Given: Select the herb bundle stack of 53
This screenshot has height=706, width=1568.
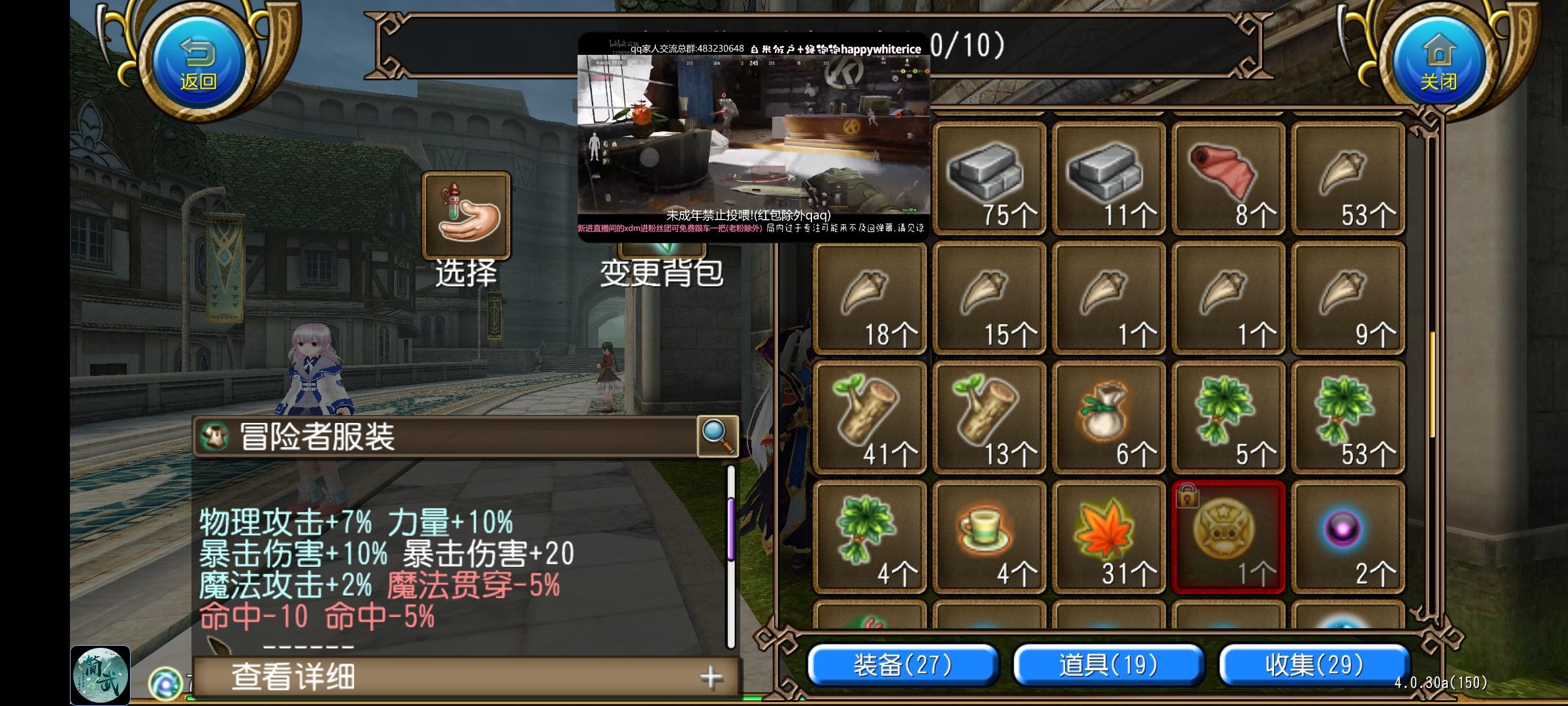Looking at the screenshot, I should [1348, 415].
